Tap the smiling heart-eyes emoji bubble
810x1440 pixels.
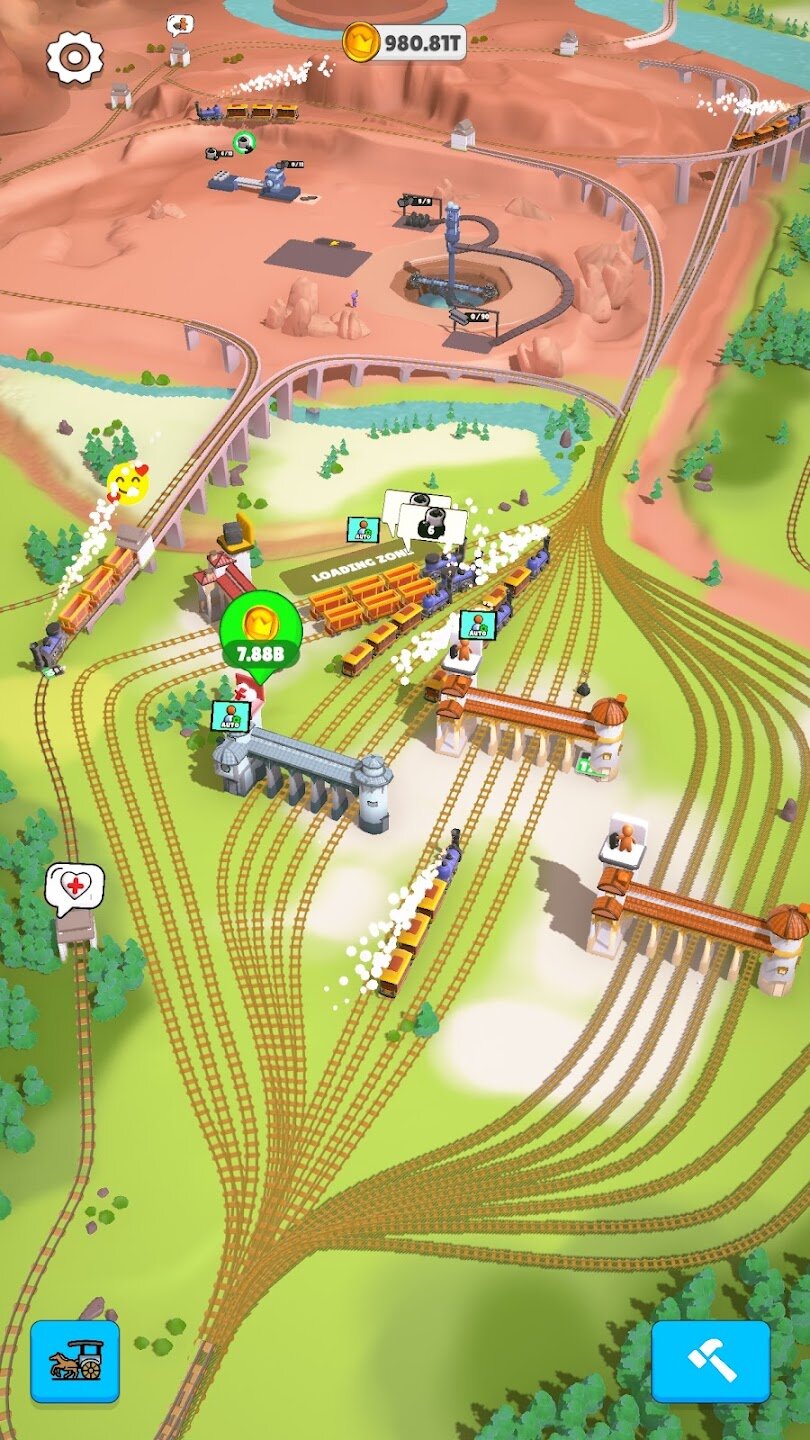click(x=128, y=483)
